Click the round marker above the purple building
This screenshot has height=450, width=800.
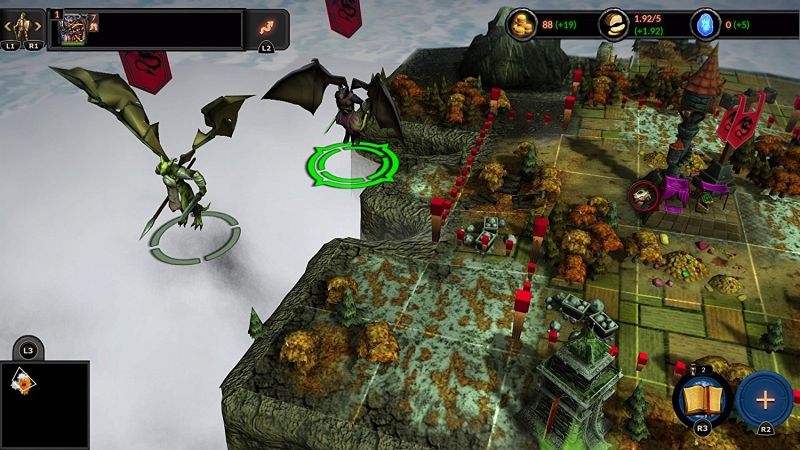pos(643,194)
